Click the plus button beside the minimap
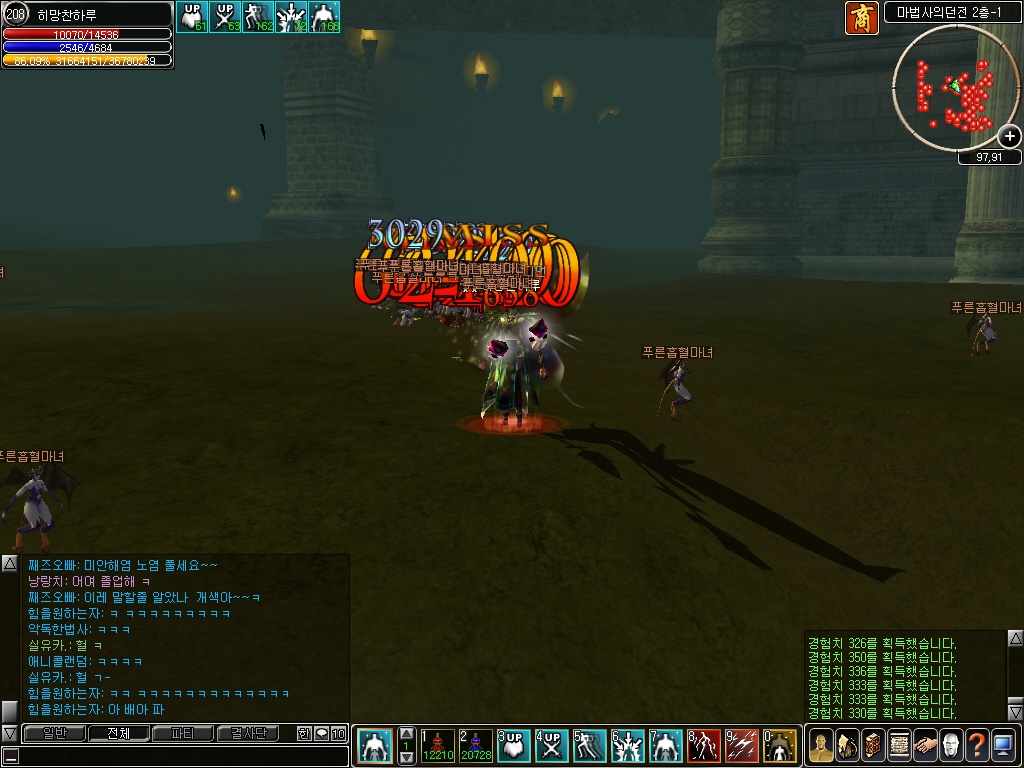Screen dimensions: 1024x768 point(1010,137)
